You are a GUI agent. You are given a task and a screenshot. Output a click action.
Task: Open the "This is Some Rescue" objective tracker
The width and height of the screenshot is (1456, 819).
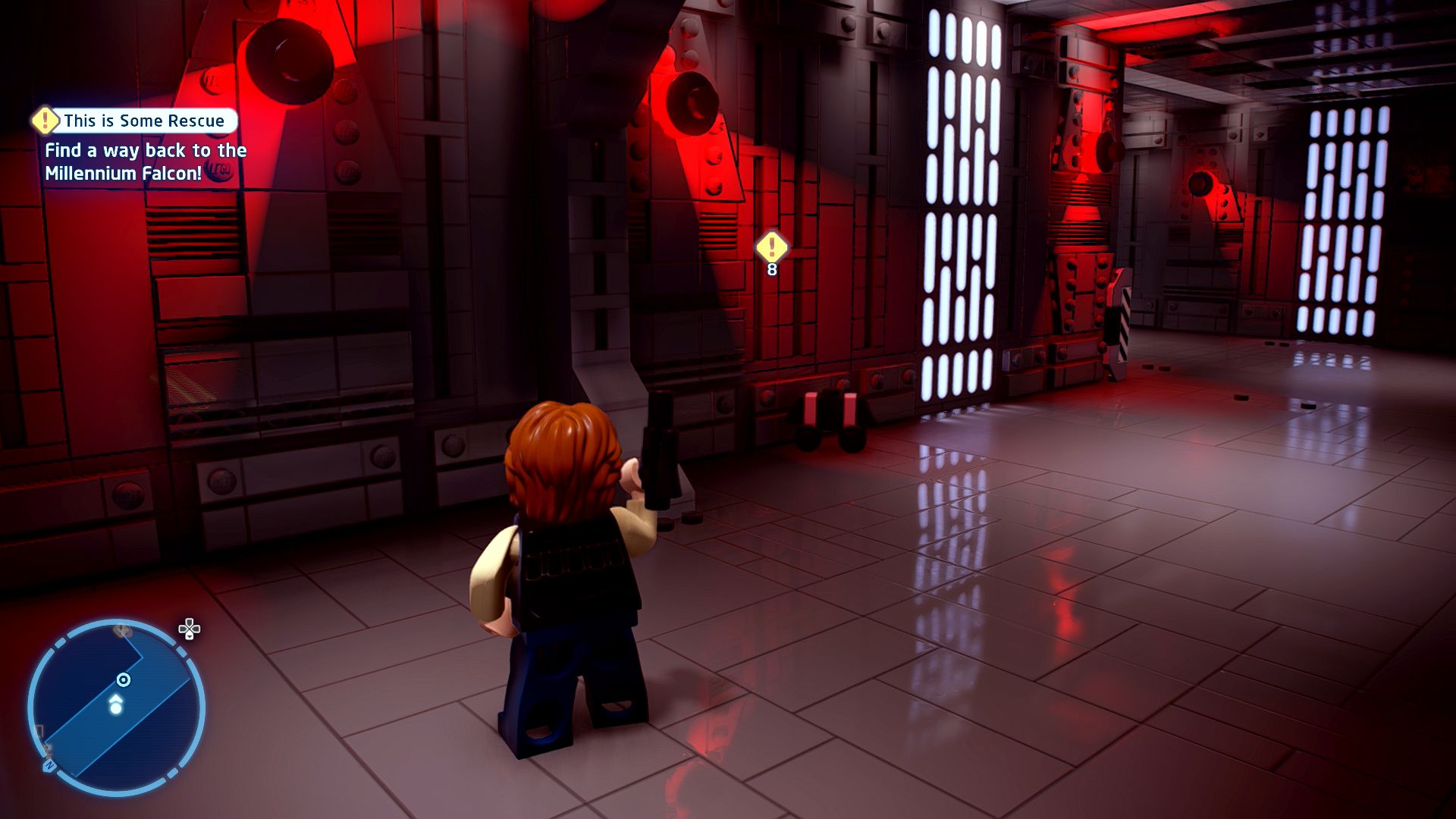point(143,121)
